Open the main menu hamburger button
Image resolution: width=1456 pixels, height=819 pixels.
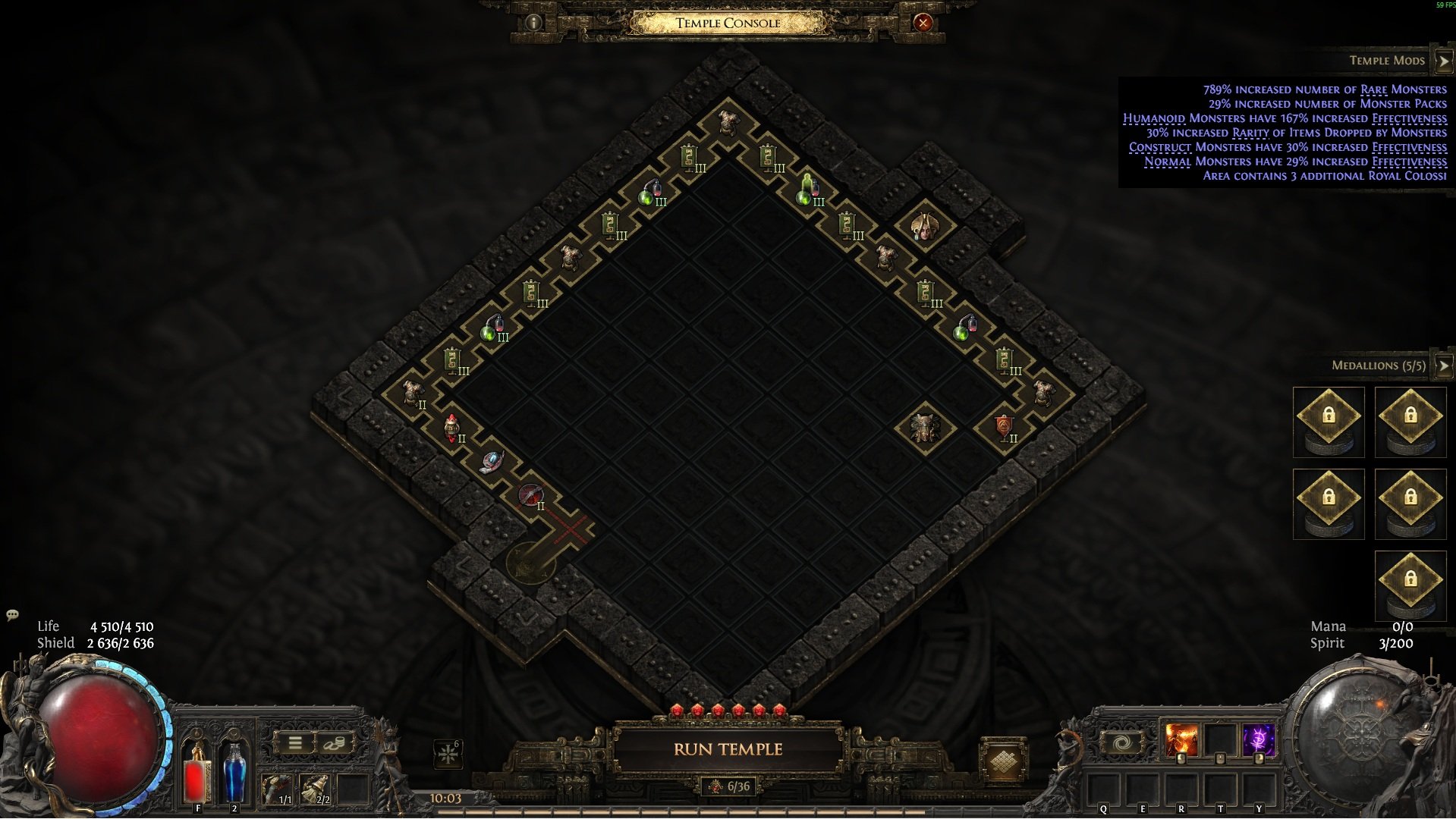pos(294,743)
